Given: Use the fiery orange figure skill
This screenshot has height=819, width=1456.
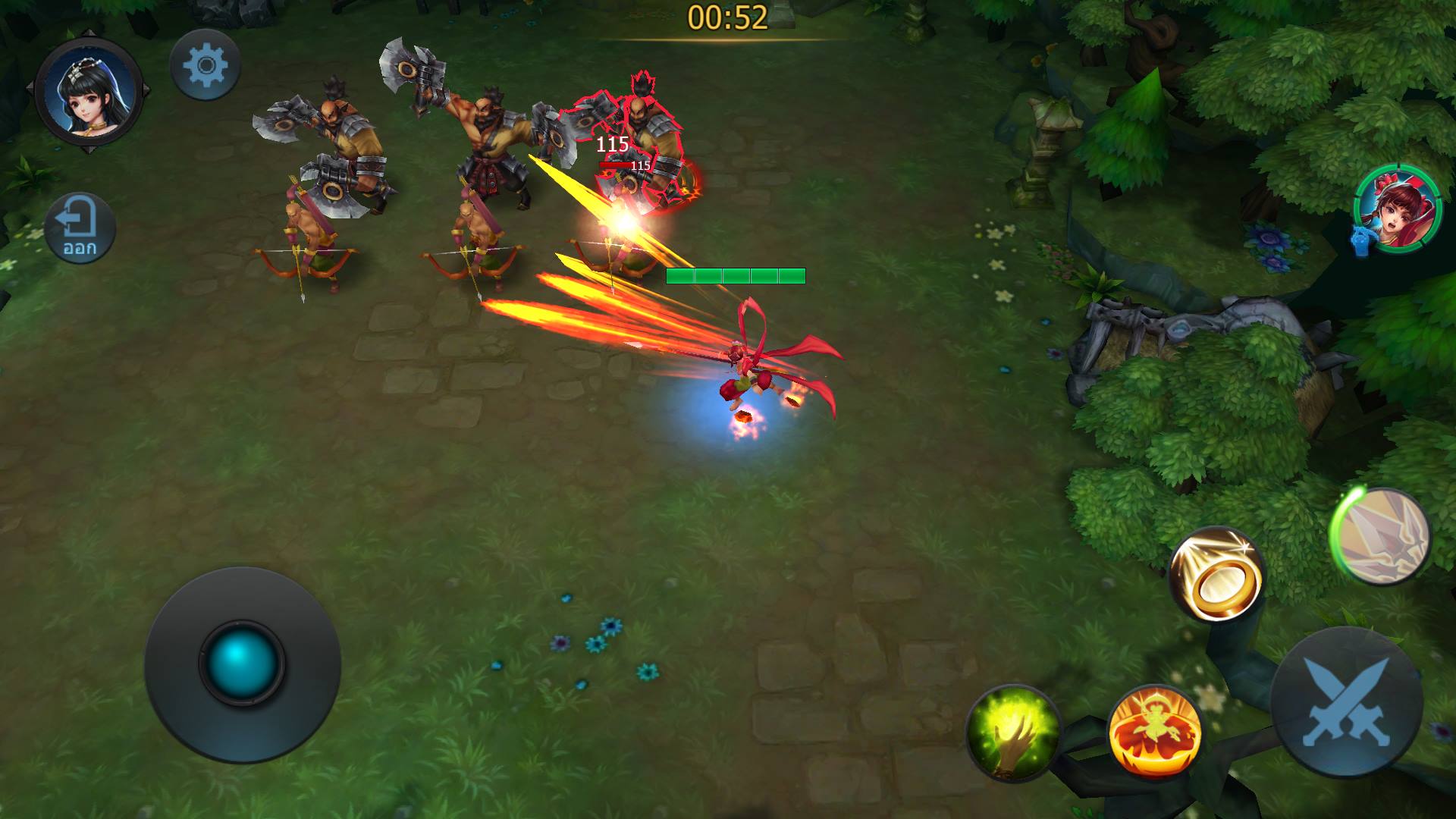Looking at the screenshot, I should point(1153,733).
